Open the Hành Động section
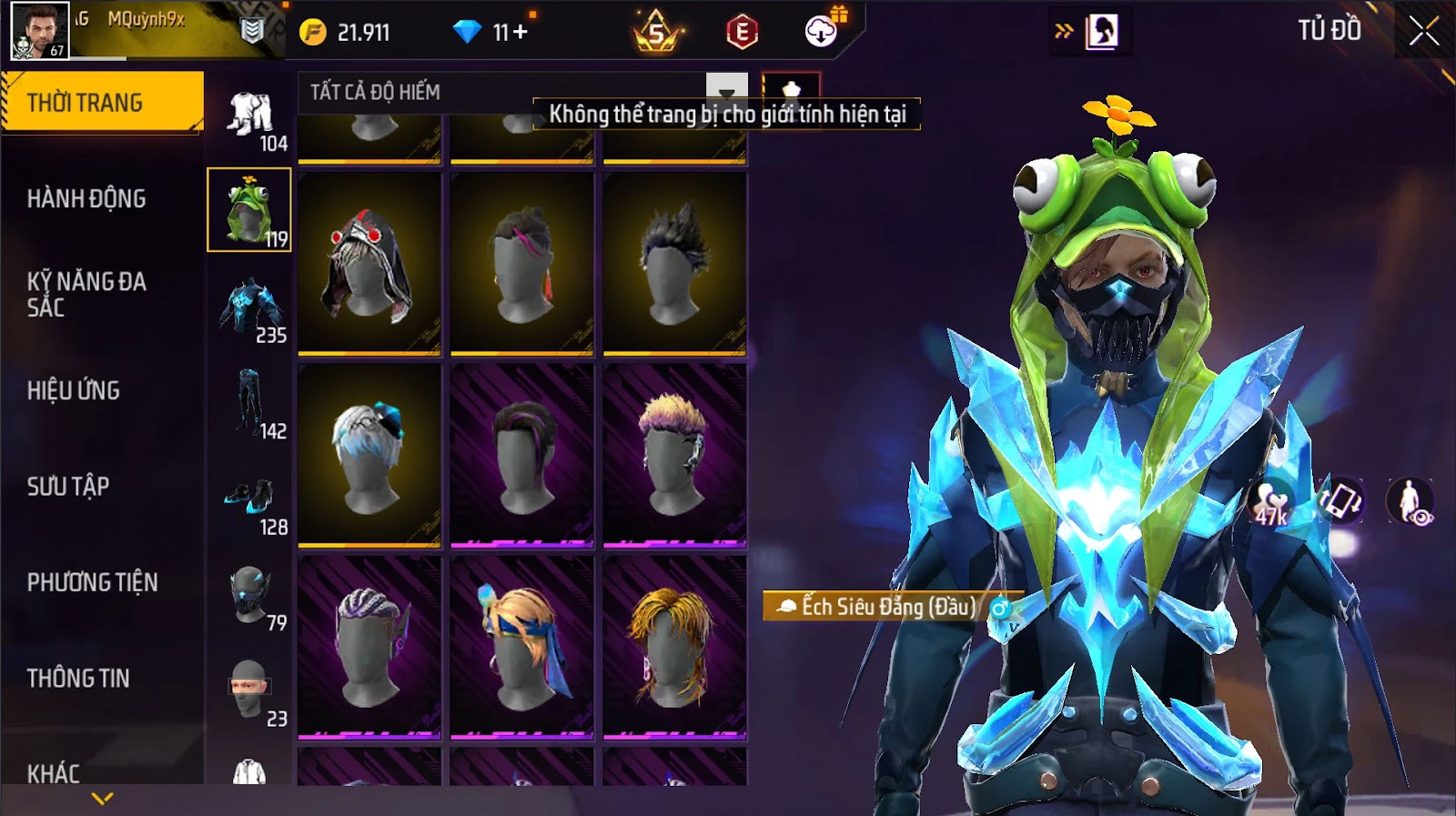 click(x=86, y=198)
